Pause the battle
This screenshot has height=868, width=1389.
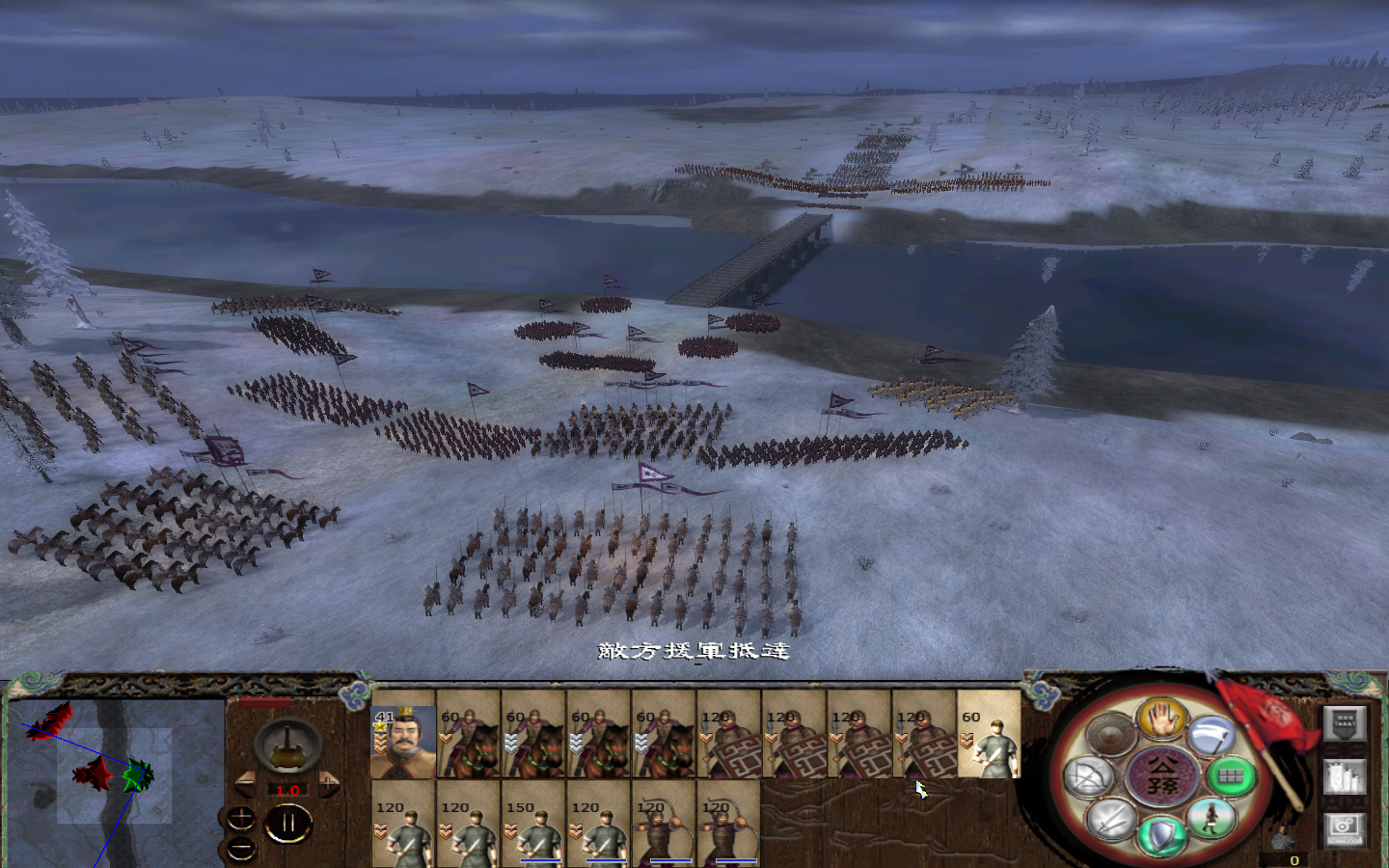pos(289,822)
